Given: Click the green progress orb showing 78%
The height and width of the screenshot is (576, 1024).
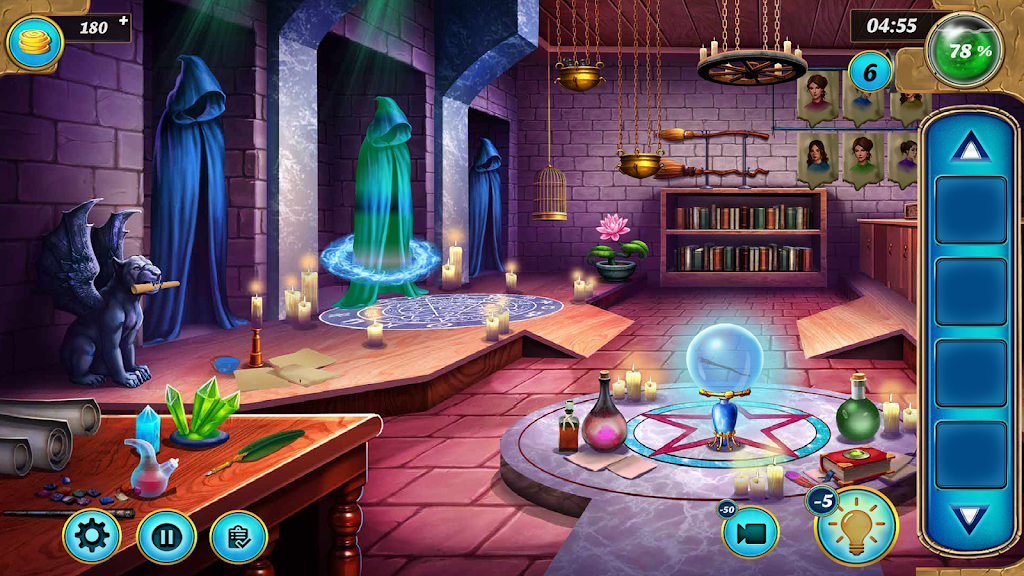Looking at the screenshot, I should click(x=964, y=50).
